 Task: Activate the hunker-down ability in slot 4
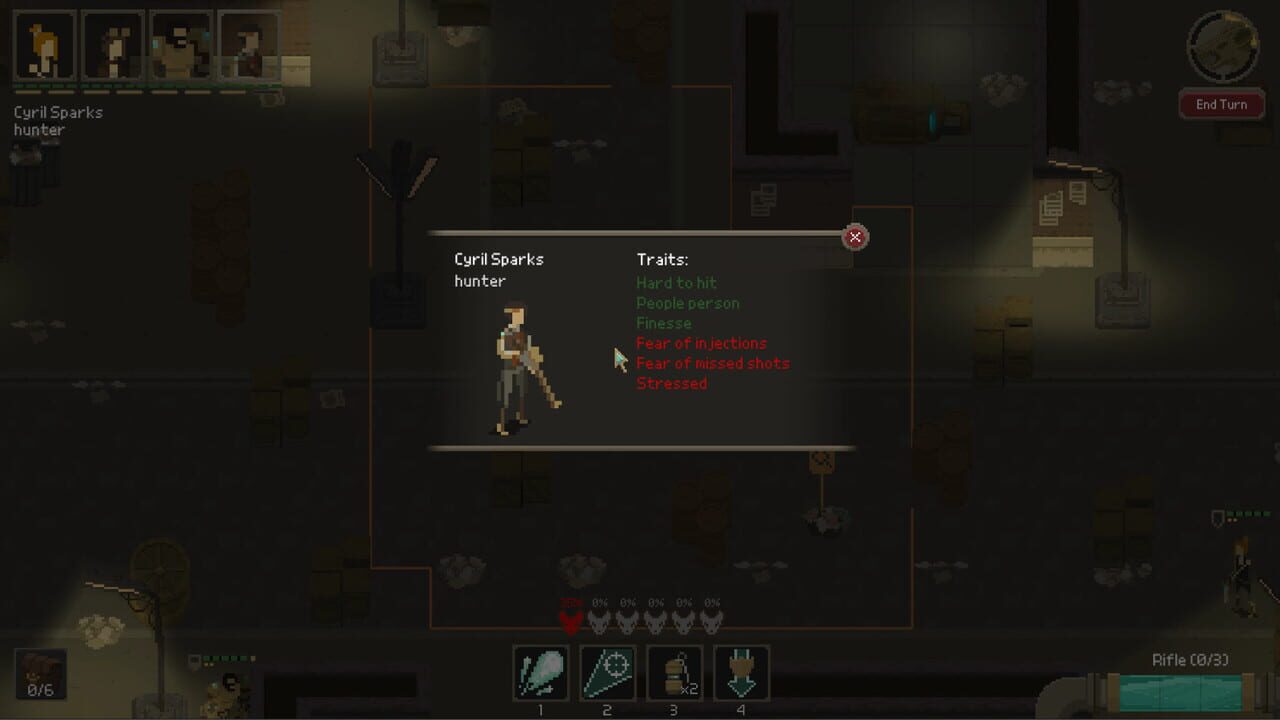741,674
